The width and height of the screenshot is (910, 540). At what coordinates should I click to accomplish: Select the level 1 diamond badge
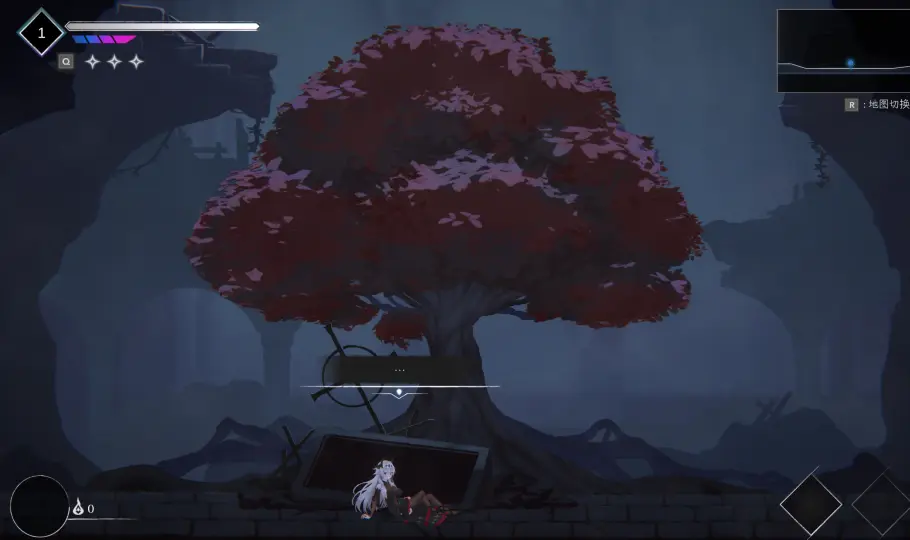[41, 33]
